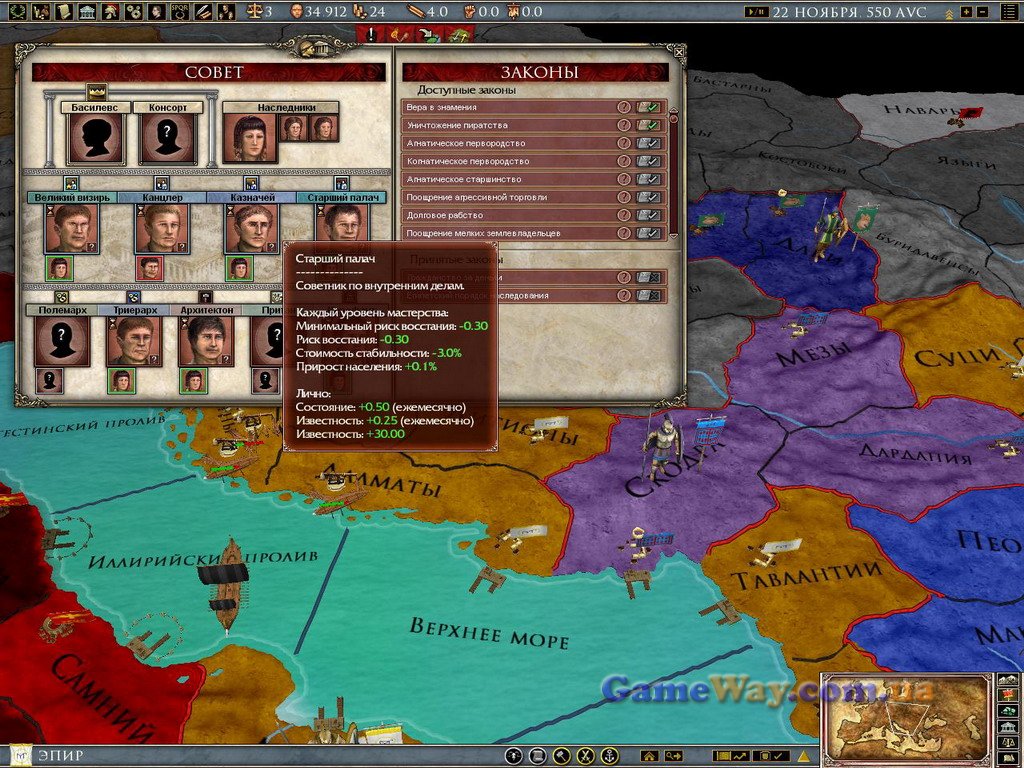This screenshot has width=1024, height=768.
Task: Select the Великий визирь advisor portrait
Action: point(71,228)
